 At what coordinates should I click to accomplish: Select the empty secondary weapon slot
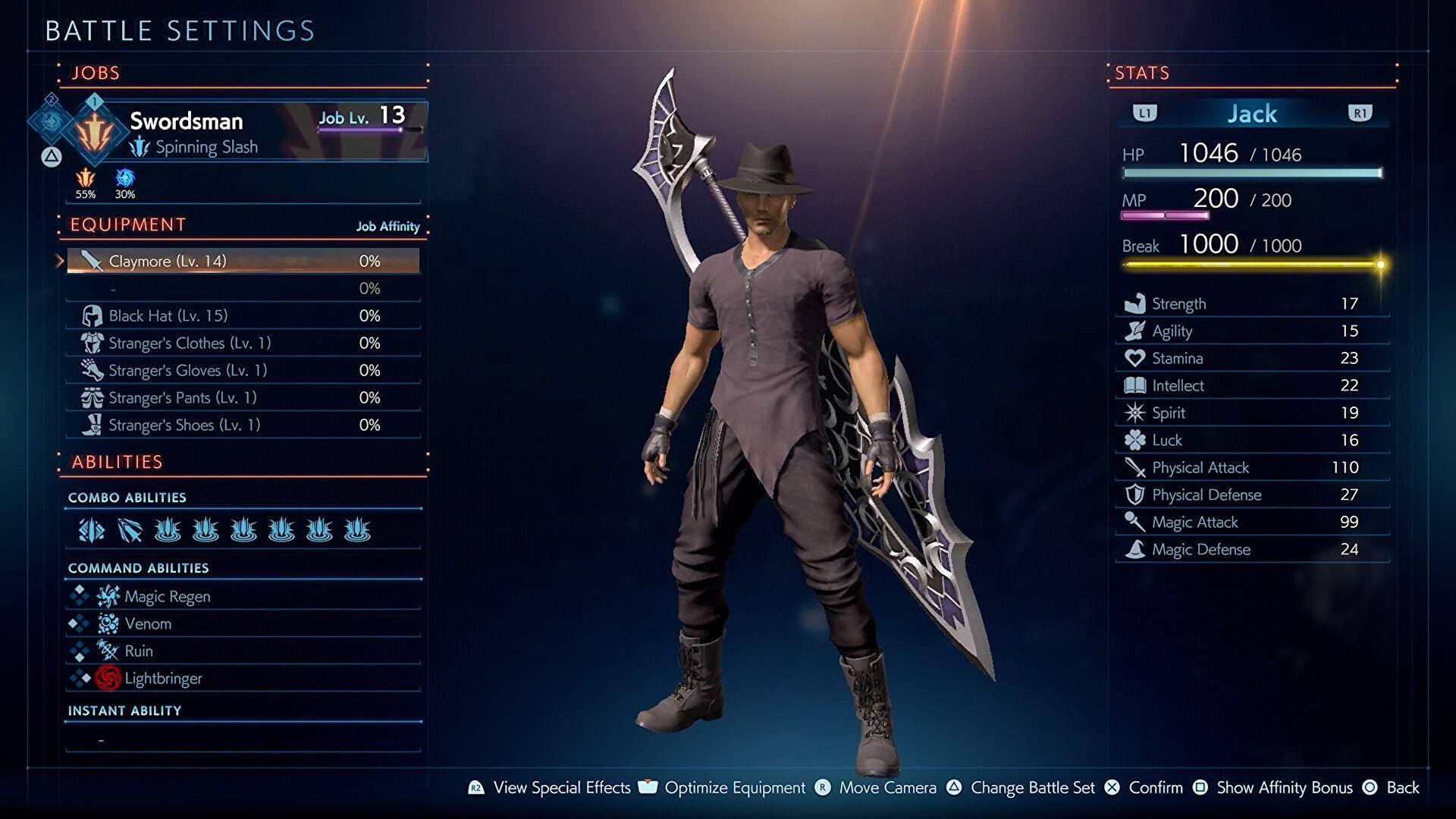[x=243, y=288]
